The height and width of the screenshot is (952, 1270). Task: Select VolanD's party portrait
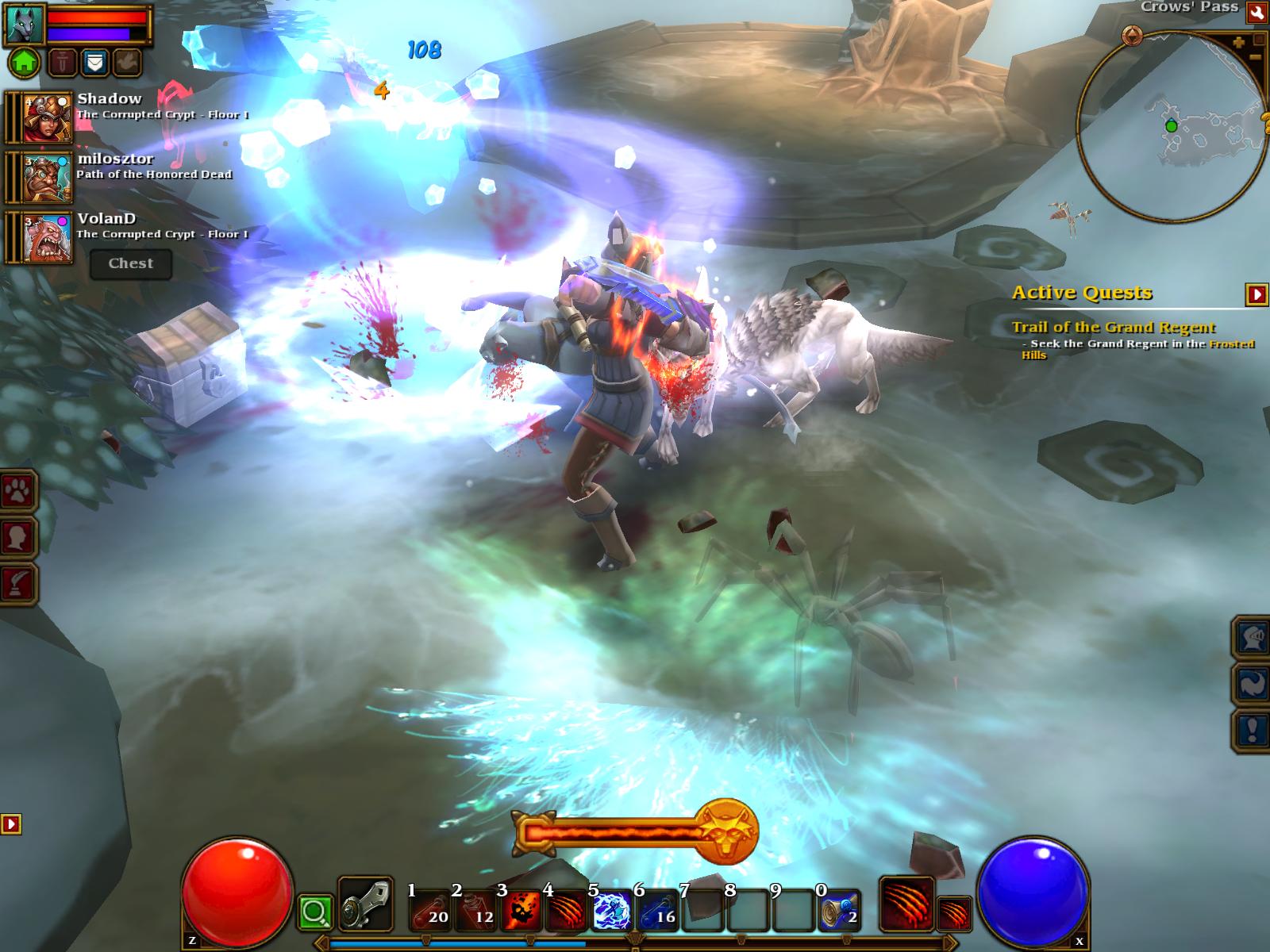pyautogui.click(x=45, y=236)
